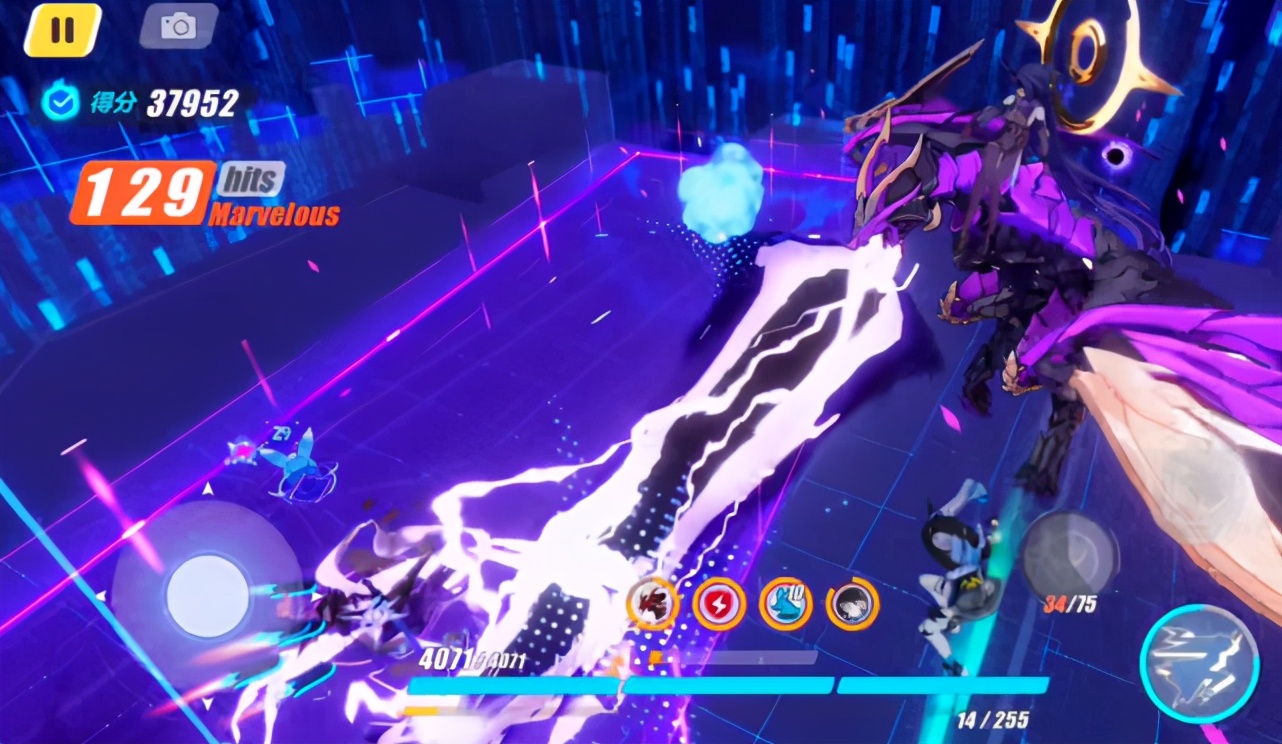1282x744 pixels.
Task: Tap the virtual joystick thumb pad
Action: tap(207, 596)
